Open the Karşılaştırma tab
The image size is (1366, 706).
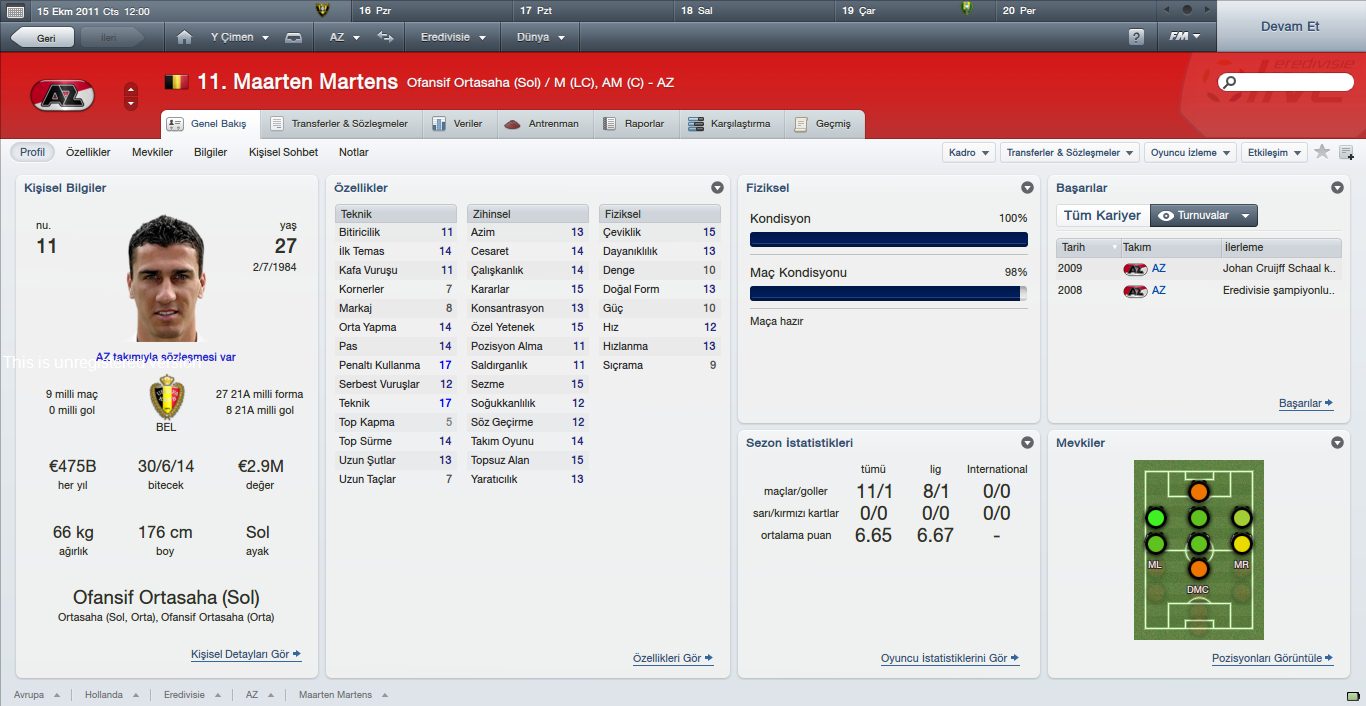coord(730,124)
